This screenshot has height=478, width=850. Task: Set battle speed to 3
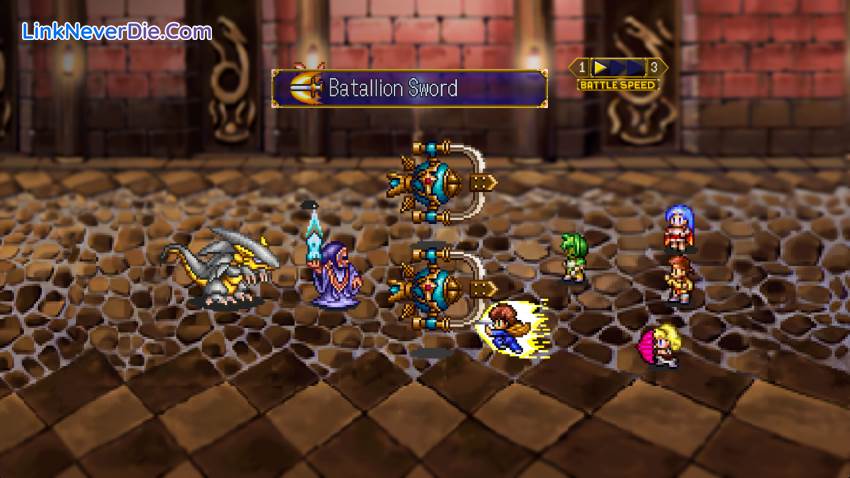(x=655, y=67)
